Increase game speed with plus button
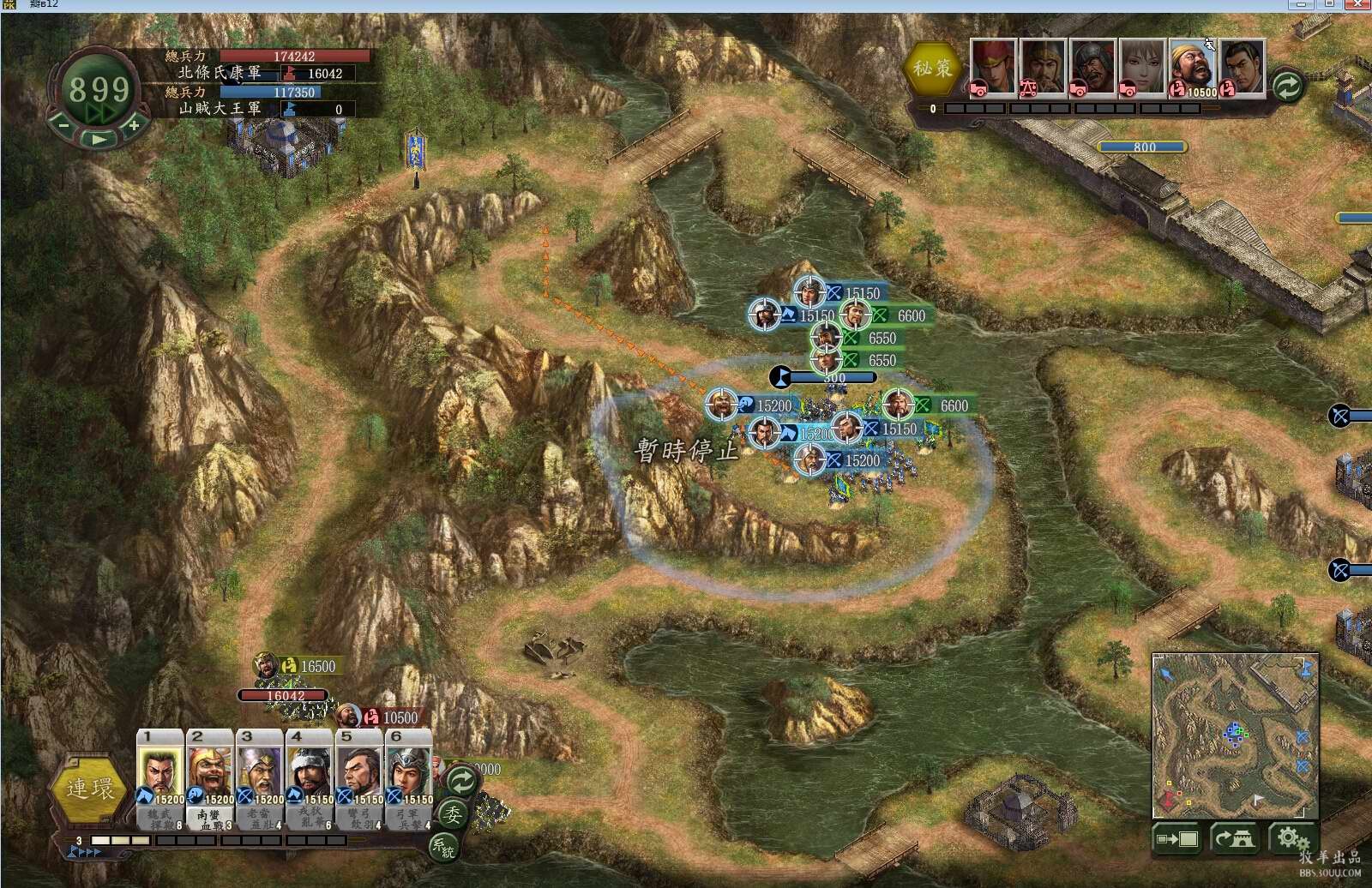The image size is (1372, 888). 134,125
